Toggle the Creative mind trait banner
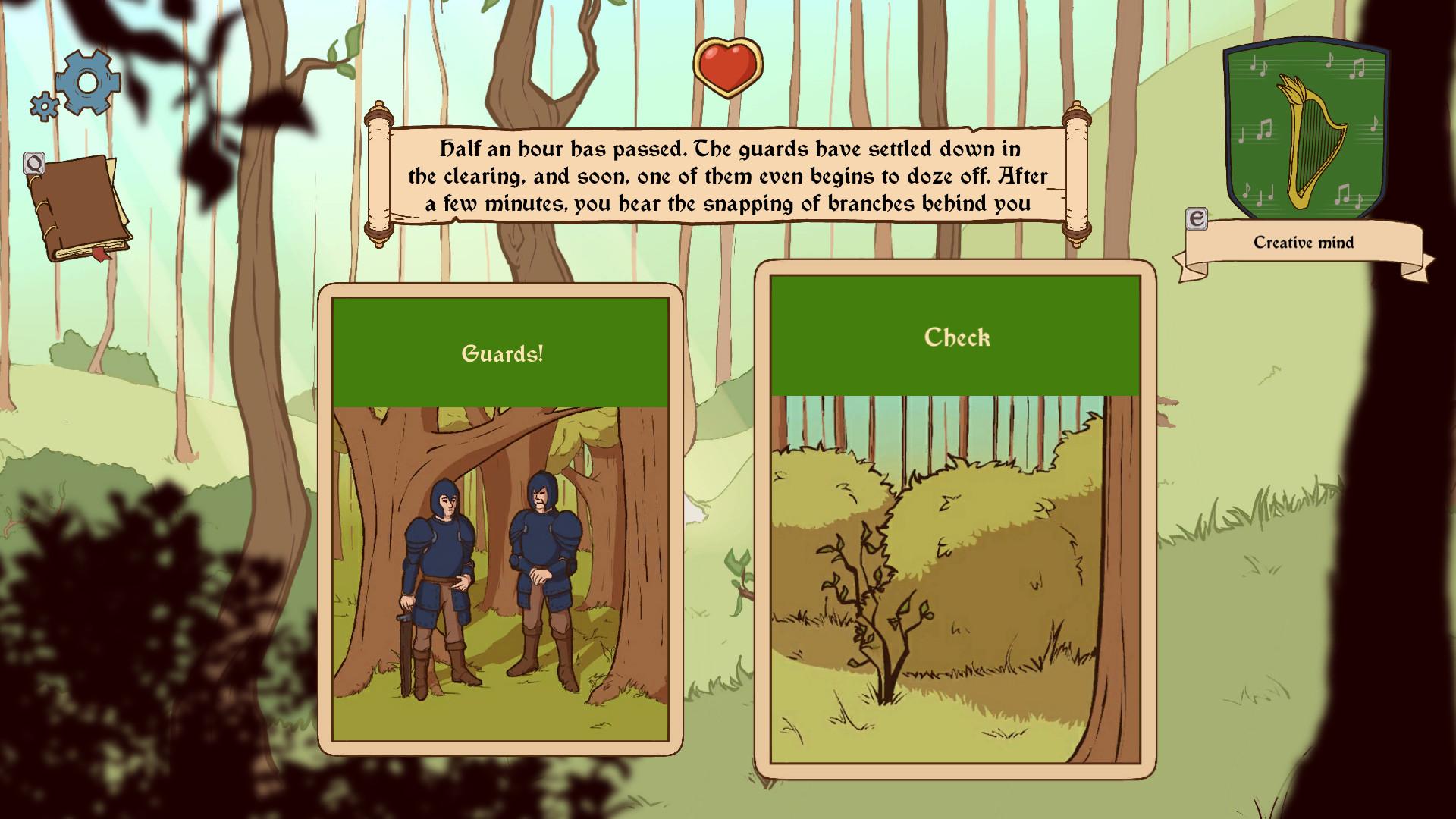 click(1306, 243)
